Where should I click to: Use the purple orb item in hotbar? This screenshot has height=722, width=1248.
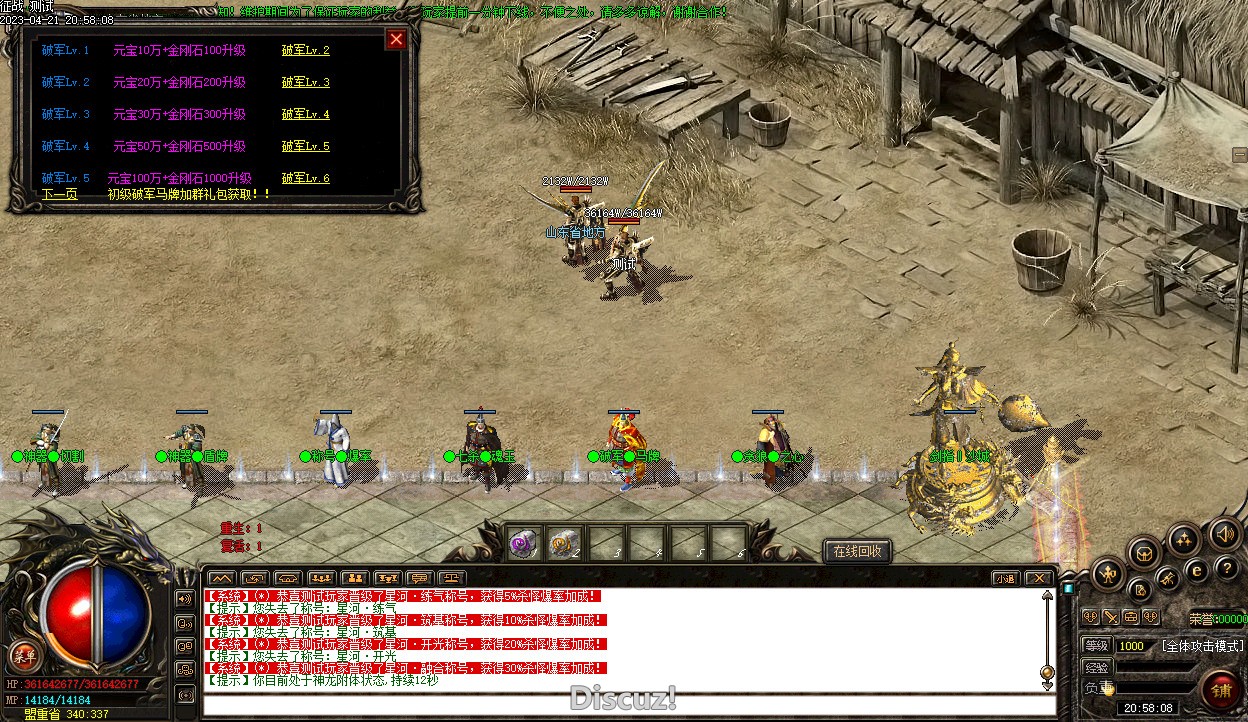click(x=523, y=543)
